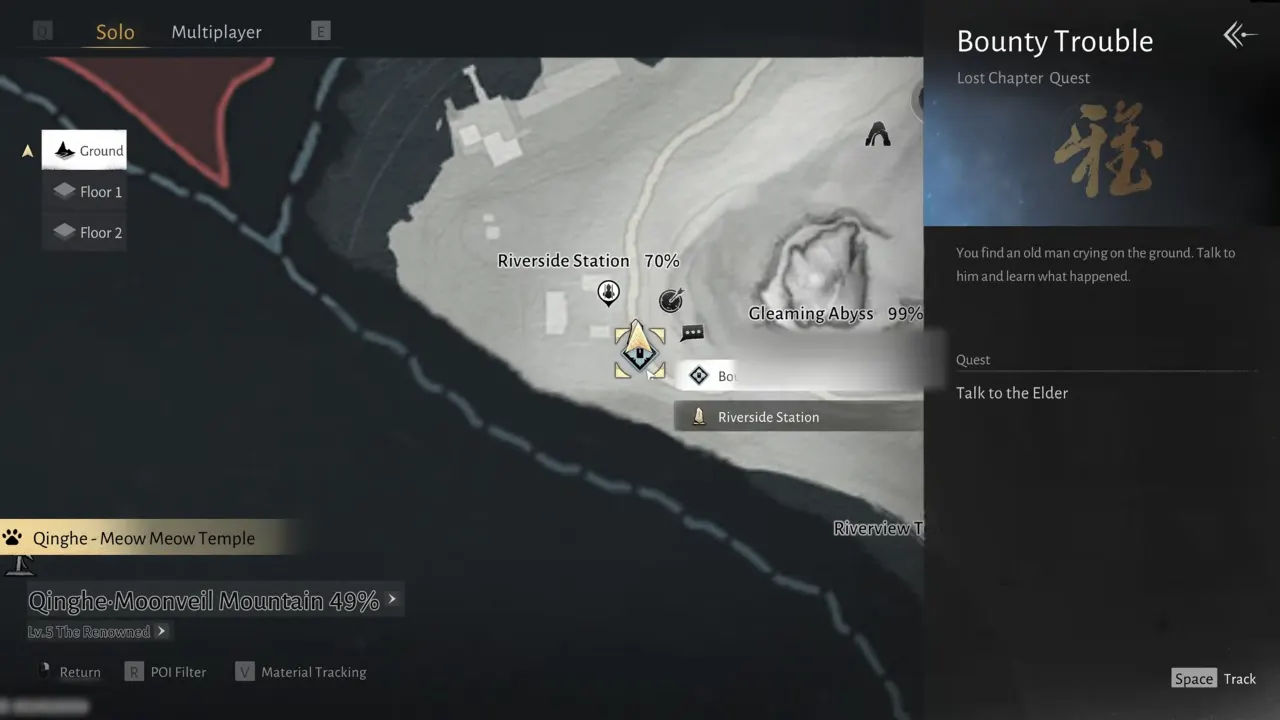Expand the Qinghe-Moonveil Mountain details chevron
The width and height of the screenshot is (1280, 720).
(x=392, y=599)
